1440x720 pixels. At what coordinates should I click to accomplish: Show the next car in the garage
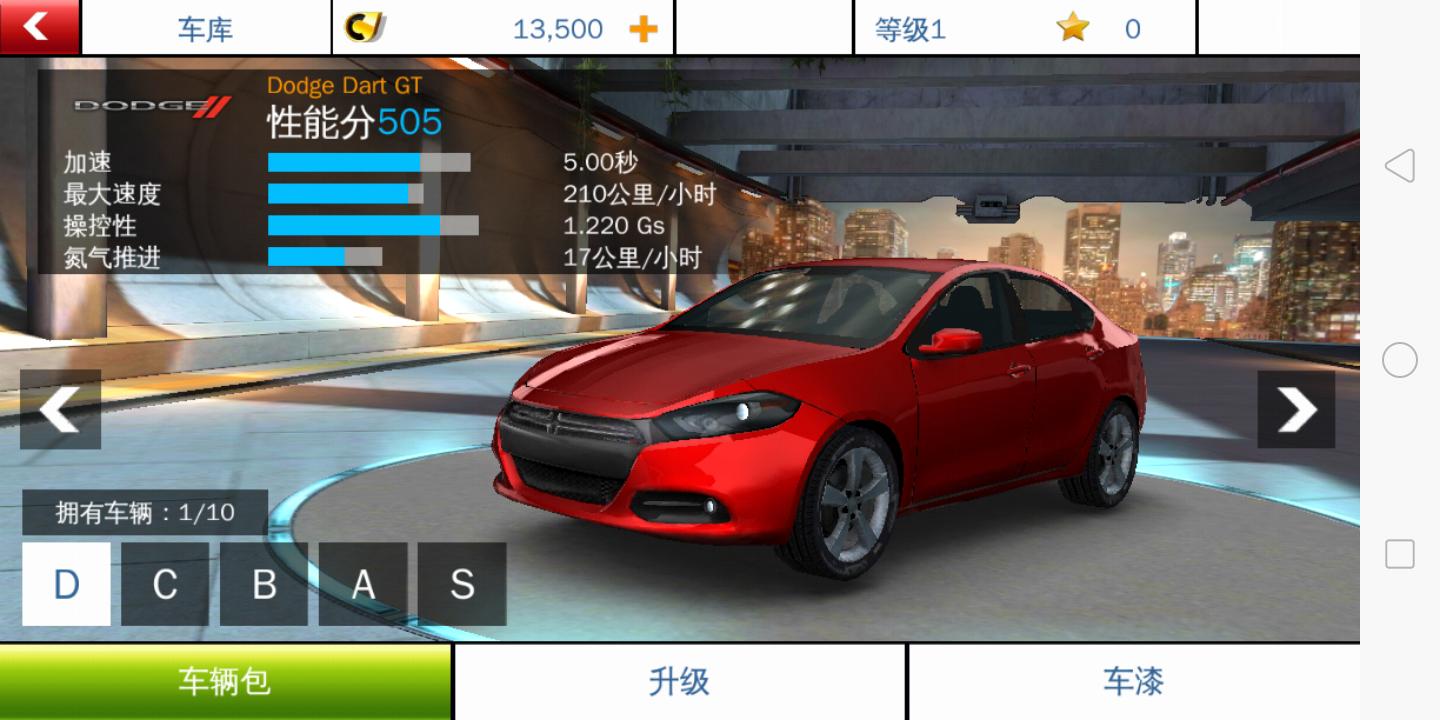[x=1296, y=409]
